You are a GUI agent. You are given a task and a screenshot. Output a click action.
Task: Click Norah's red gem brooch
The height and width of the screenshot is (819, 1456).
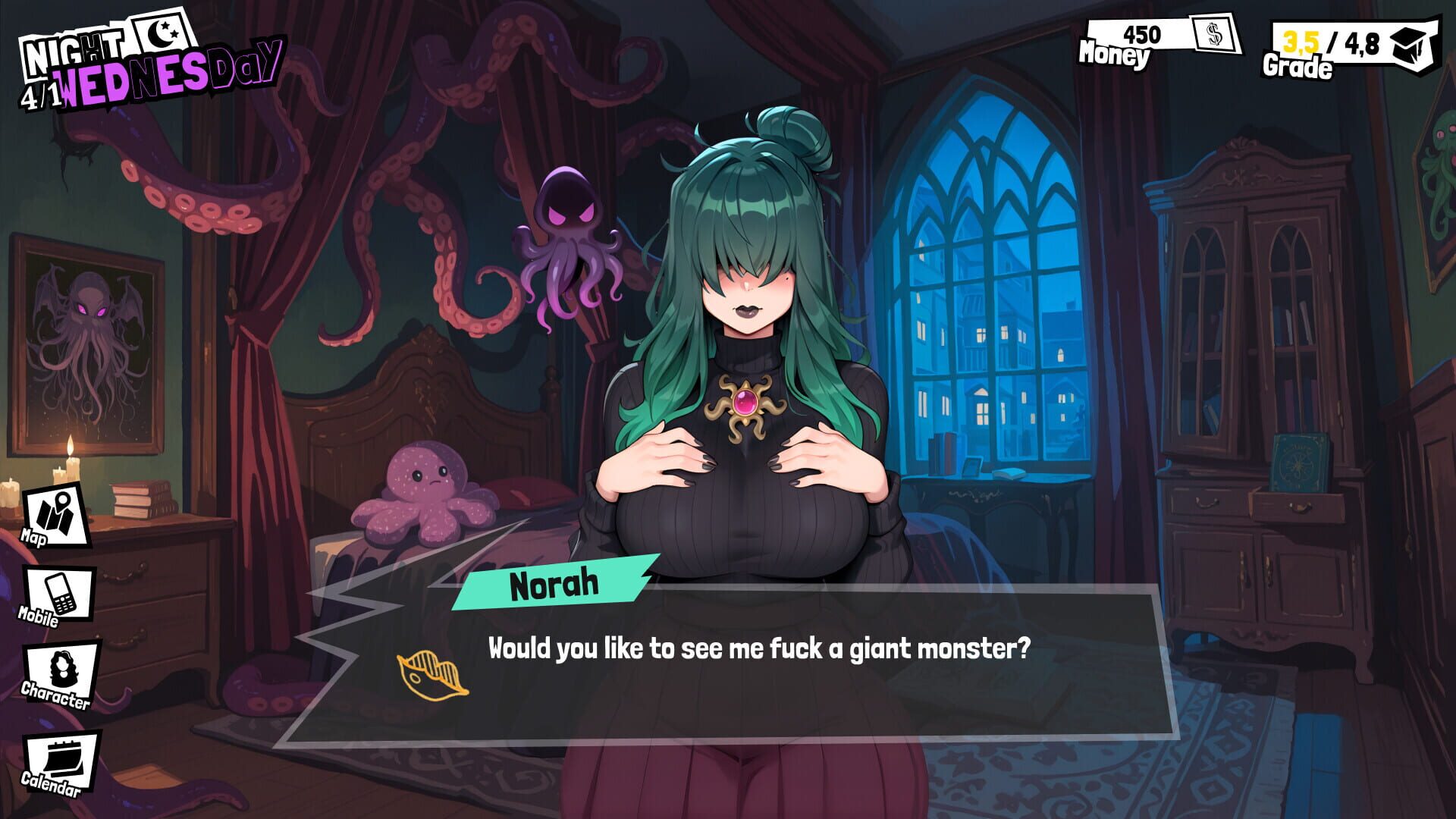[747, 400]
